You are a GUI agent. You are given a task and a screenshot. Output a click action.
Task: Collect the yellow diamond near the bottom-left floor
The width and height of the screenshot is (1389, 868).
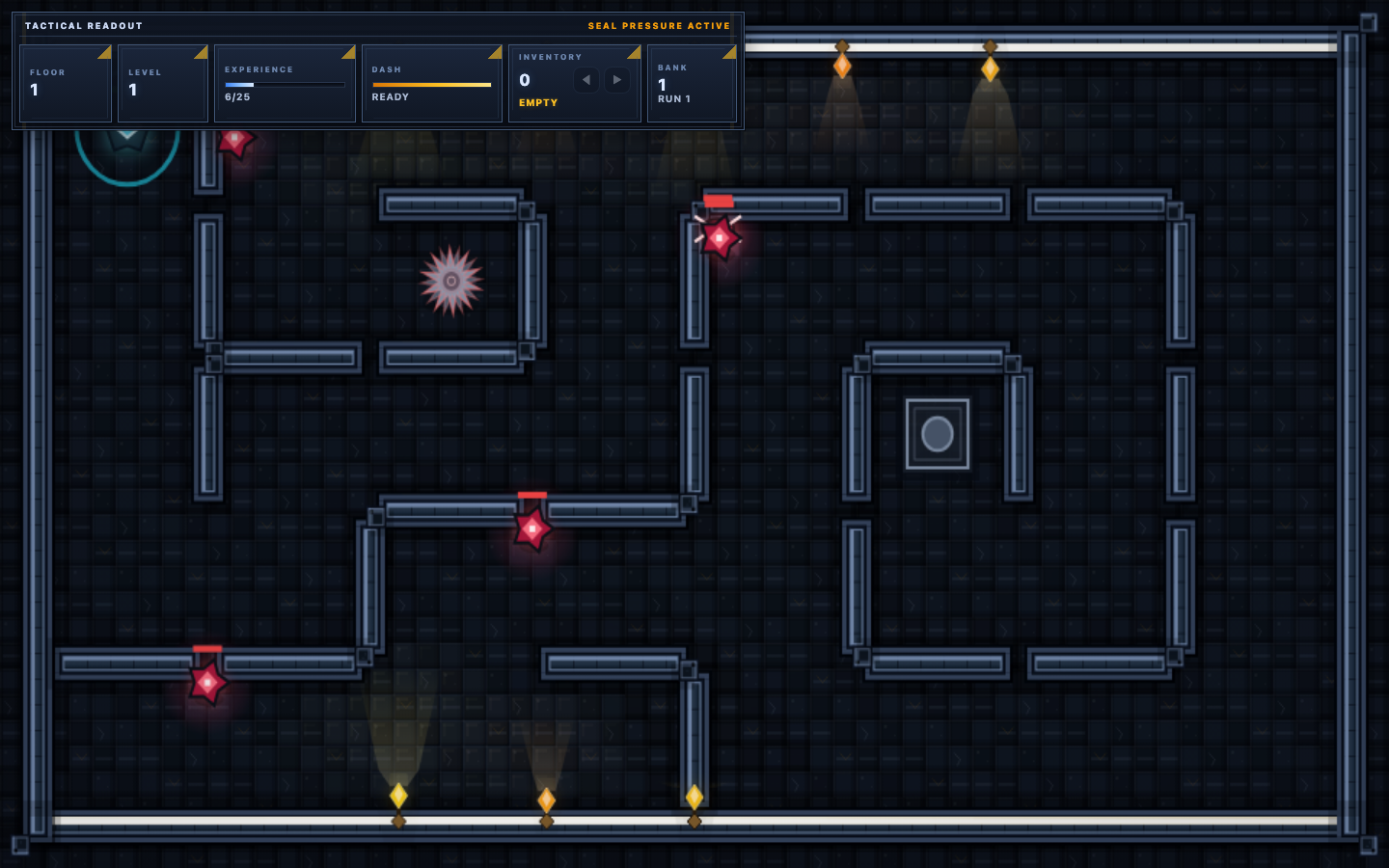point(398,795)
